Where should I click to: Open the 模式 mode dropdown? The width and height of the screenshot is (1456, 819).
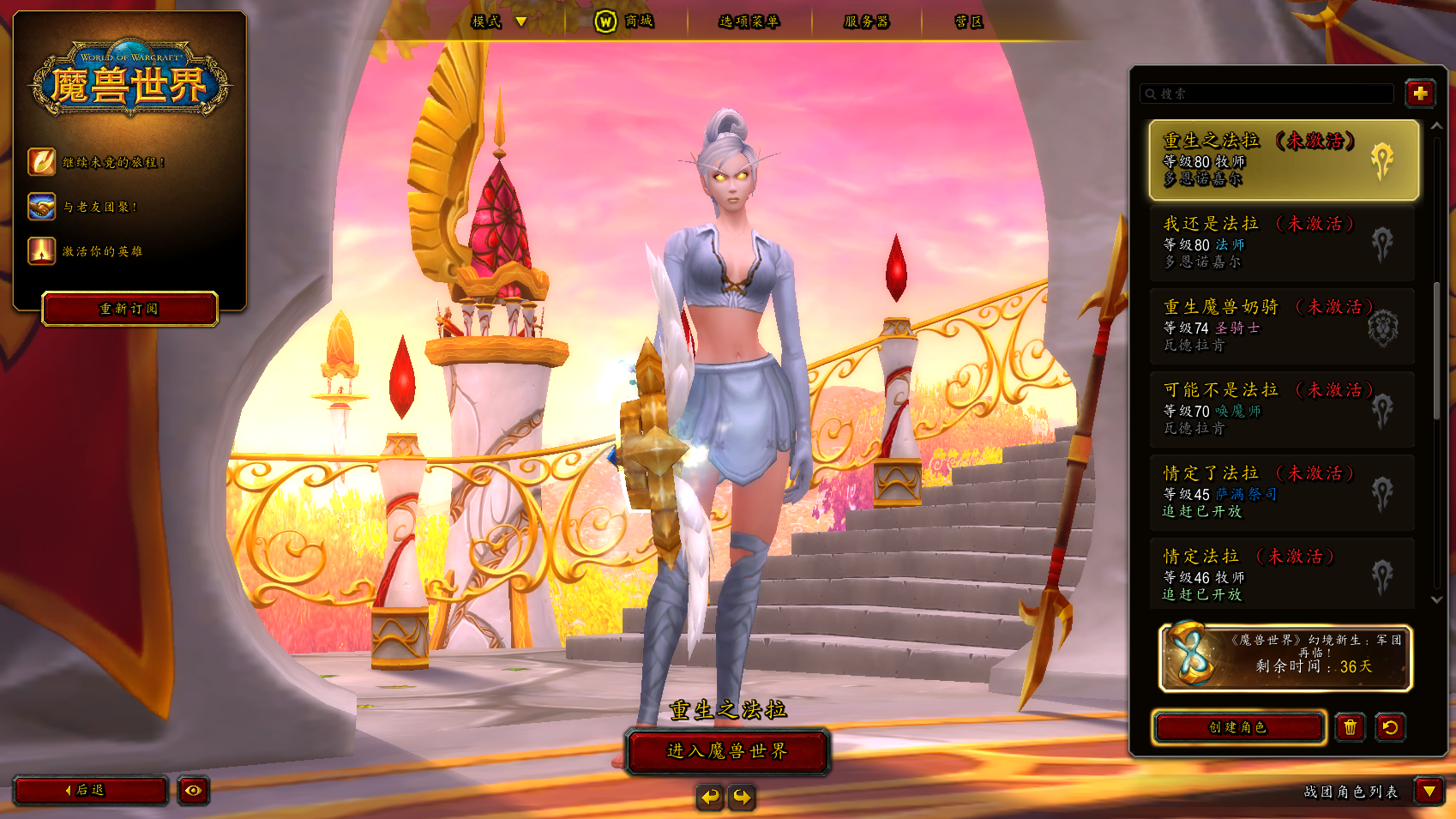point(499,21)
